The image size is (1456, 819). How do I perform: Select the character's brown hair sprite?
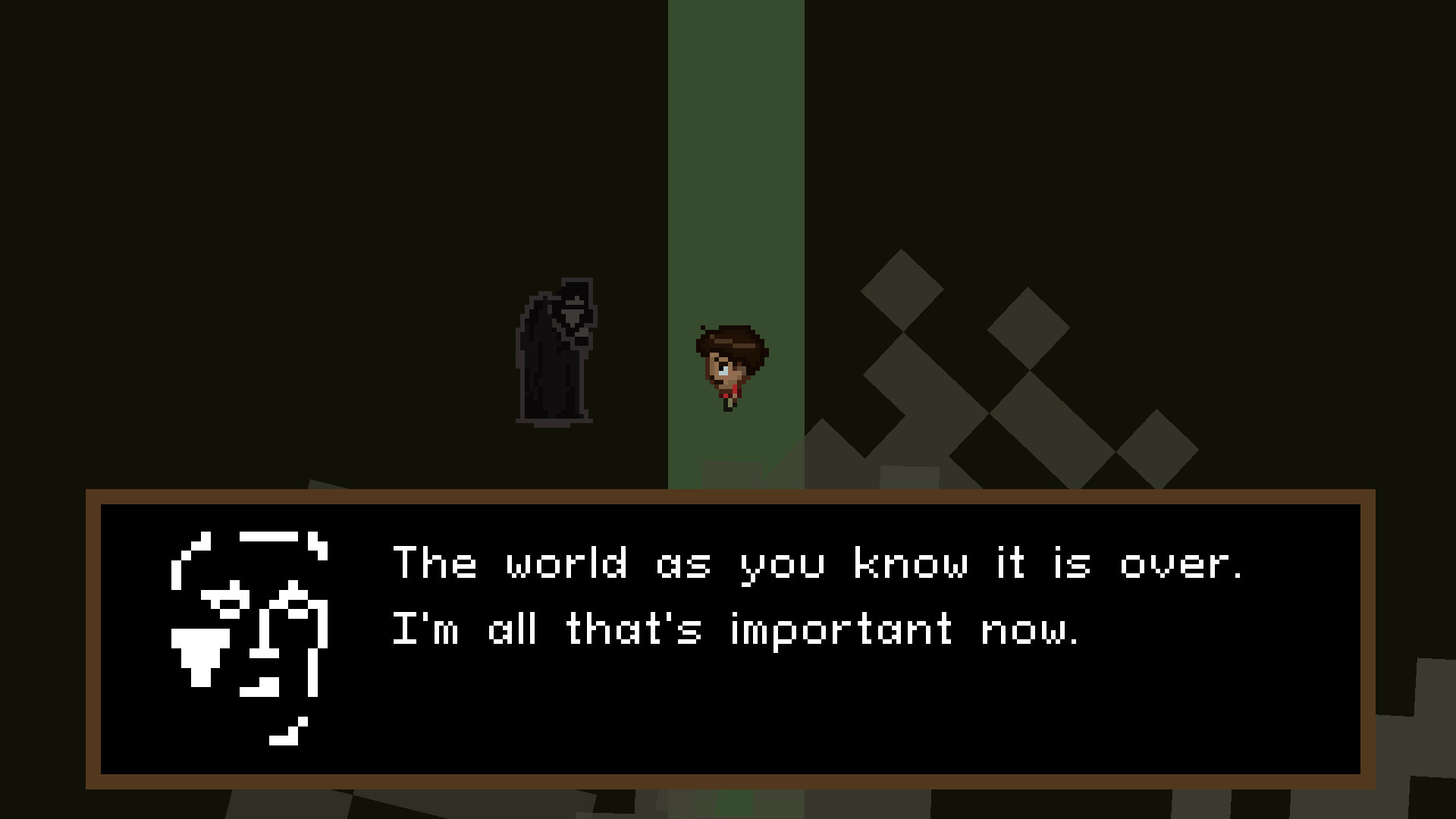click(728, 341)
